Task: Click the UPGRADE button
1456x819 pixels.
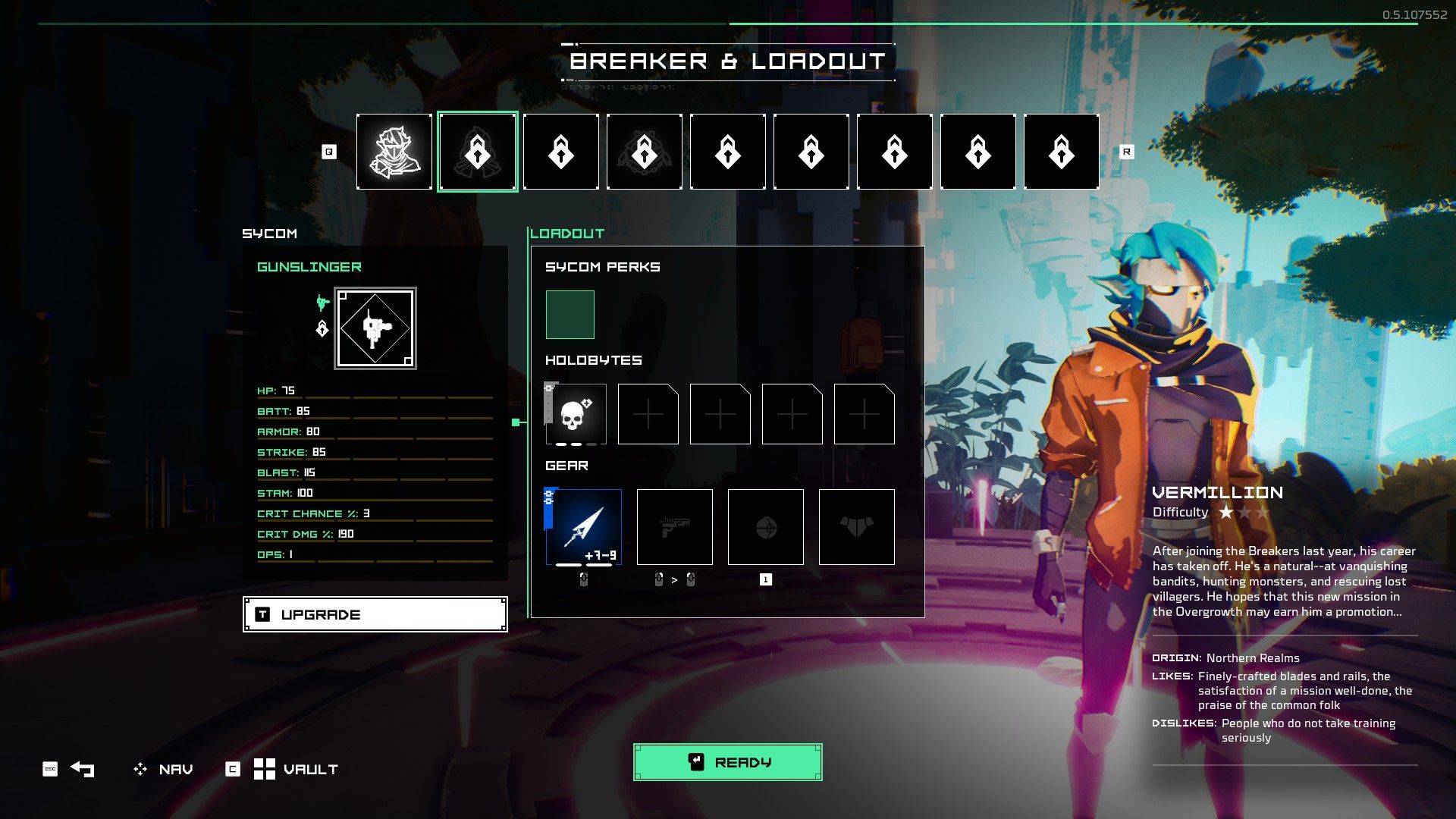Action: [x=374, y=613]
